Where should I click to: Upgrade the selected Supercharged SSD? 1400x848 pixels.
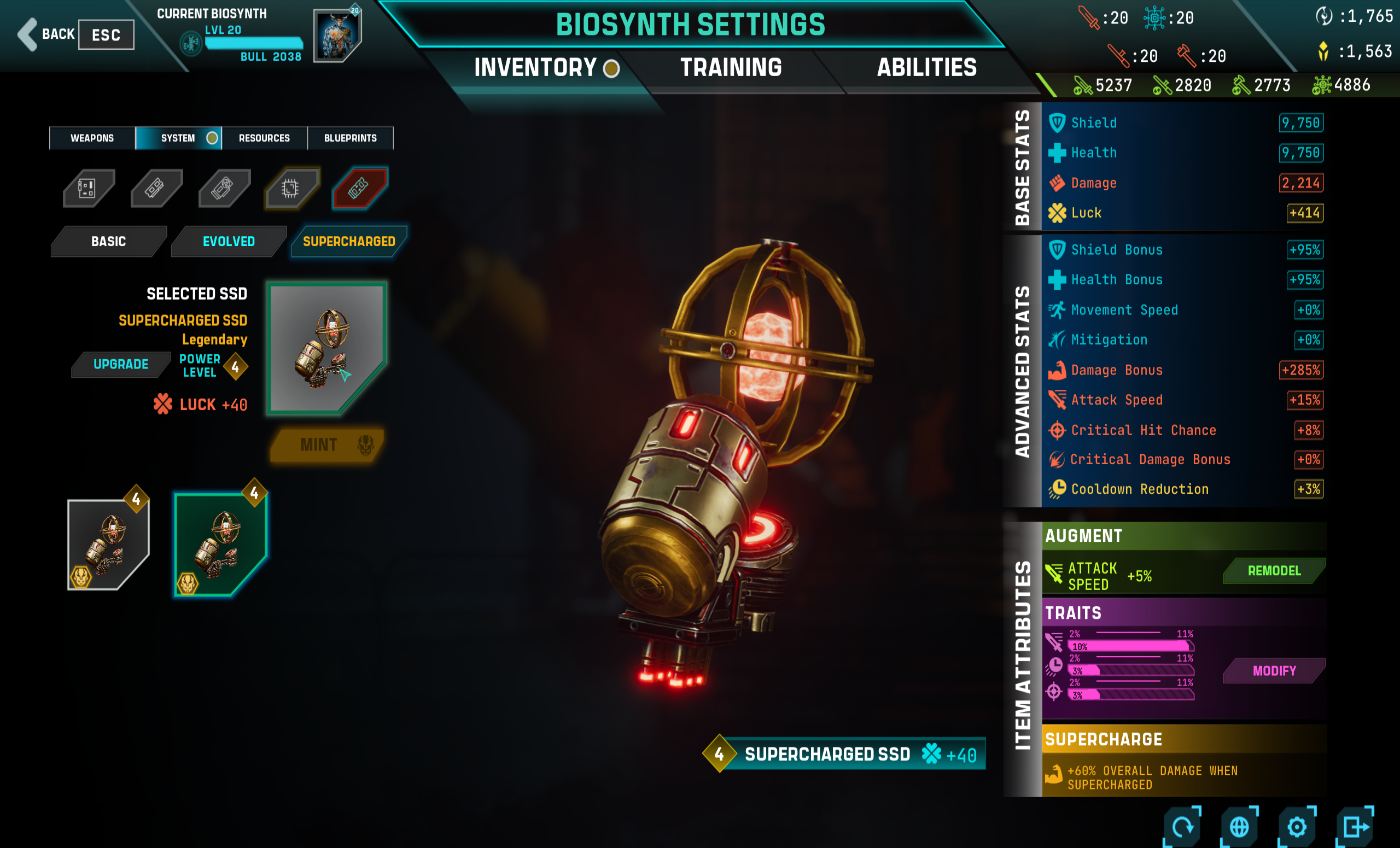click(120, 364)
